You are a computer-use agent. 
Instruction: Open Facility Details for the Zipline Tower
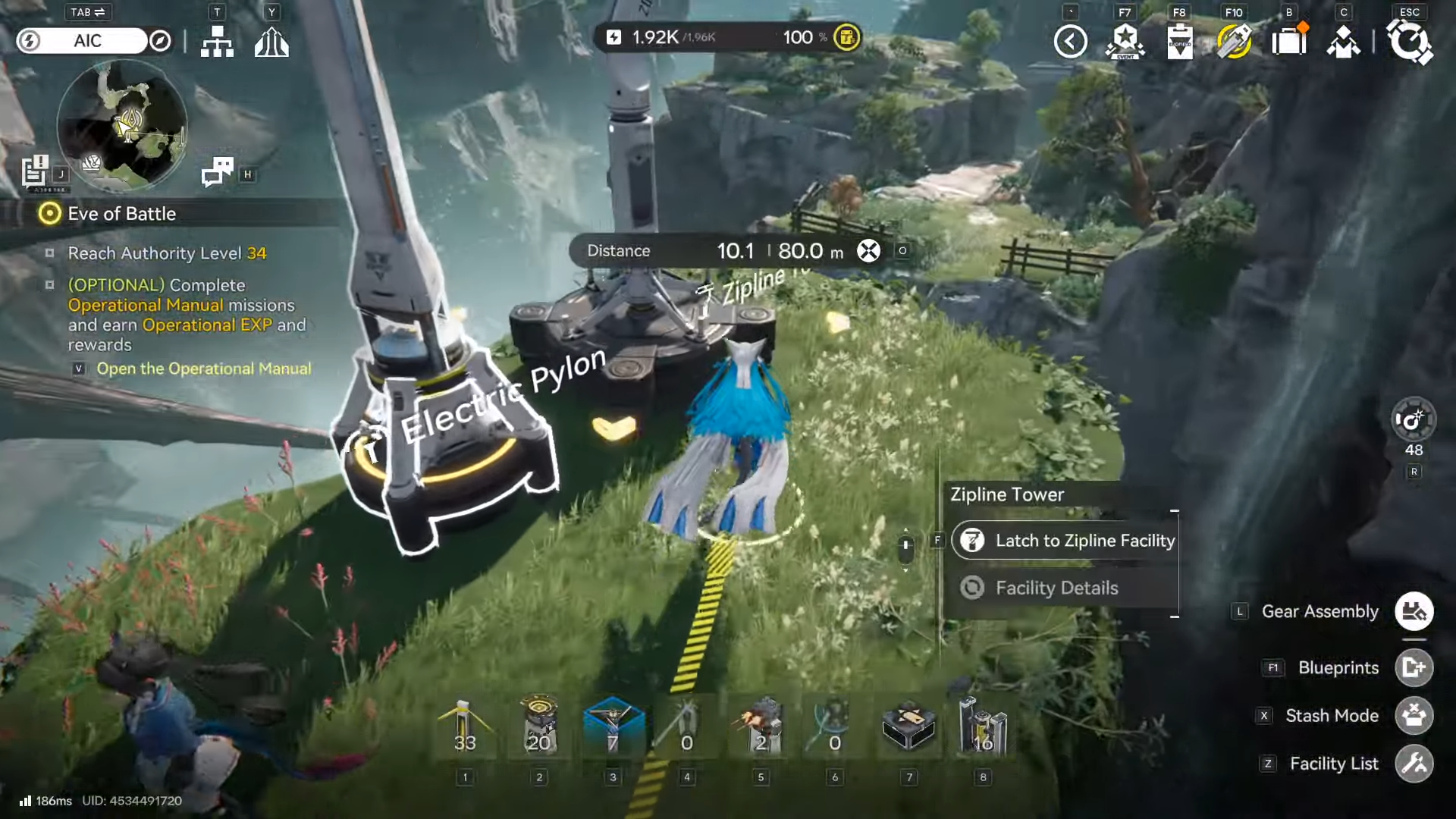pos(1056,588)
